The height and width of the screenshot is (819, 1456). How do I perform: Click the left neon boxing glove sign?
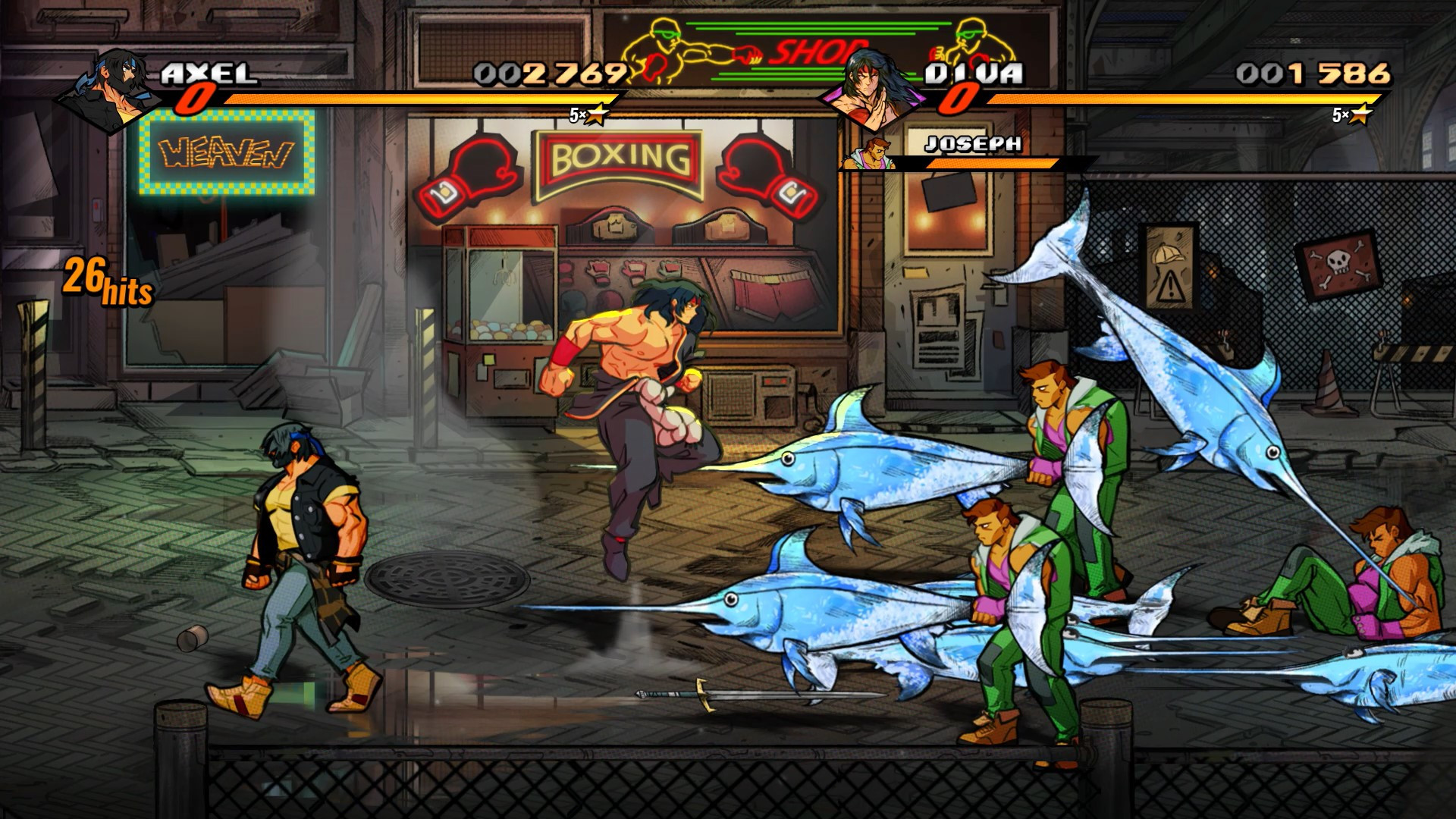pos(470,171)
